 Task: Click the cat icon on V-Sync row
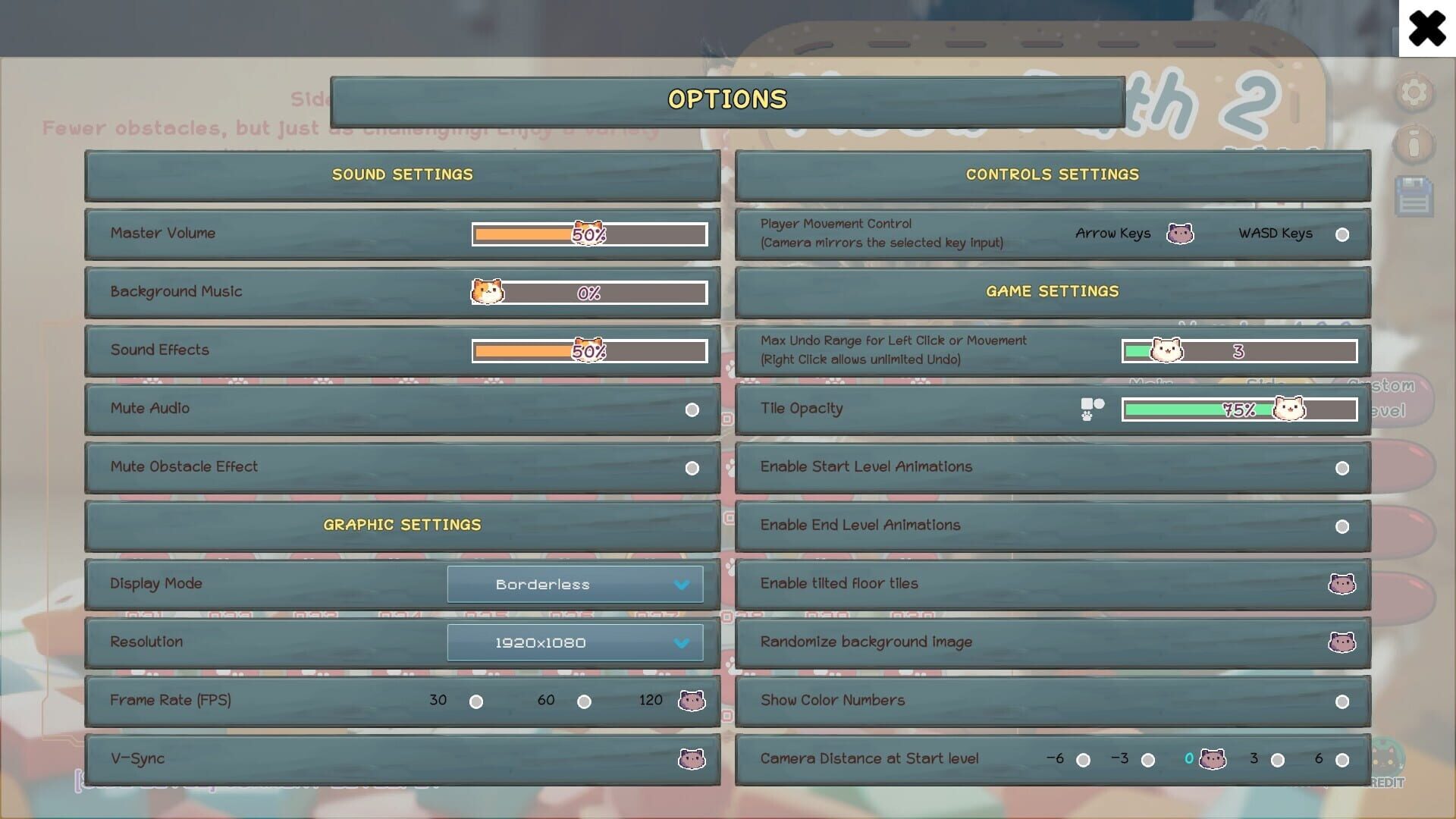coord(691,758)
